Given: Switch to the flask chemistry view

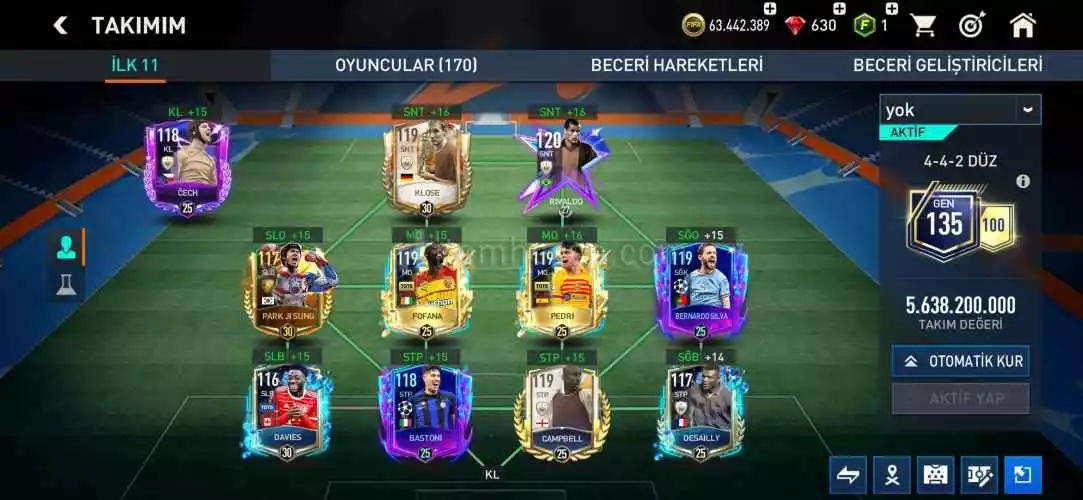Looking at the screenshot, I should [x=67, y=284].
